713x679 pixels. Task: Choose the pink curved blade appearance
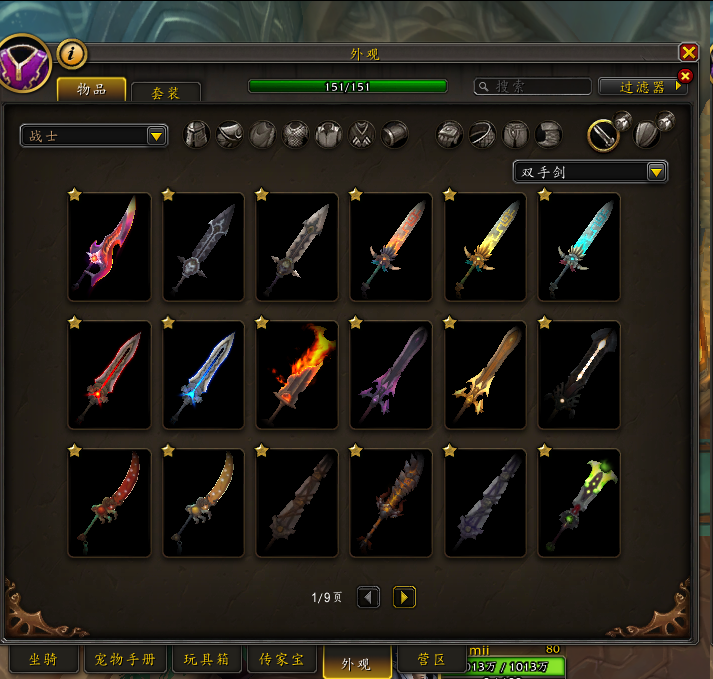[x=109, y=246]
